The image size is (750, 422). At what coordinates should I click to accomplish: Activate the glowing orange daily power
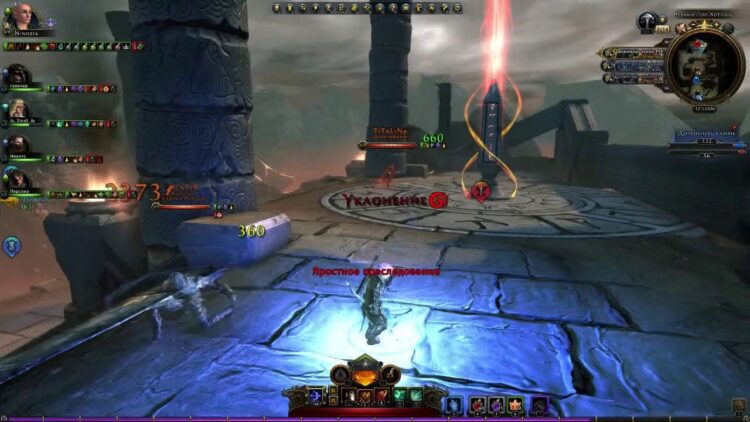(x=367, y=376)
